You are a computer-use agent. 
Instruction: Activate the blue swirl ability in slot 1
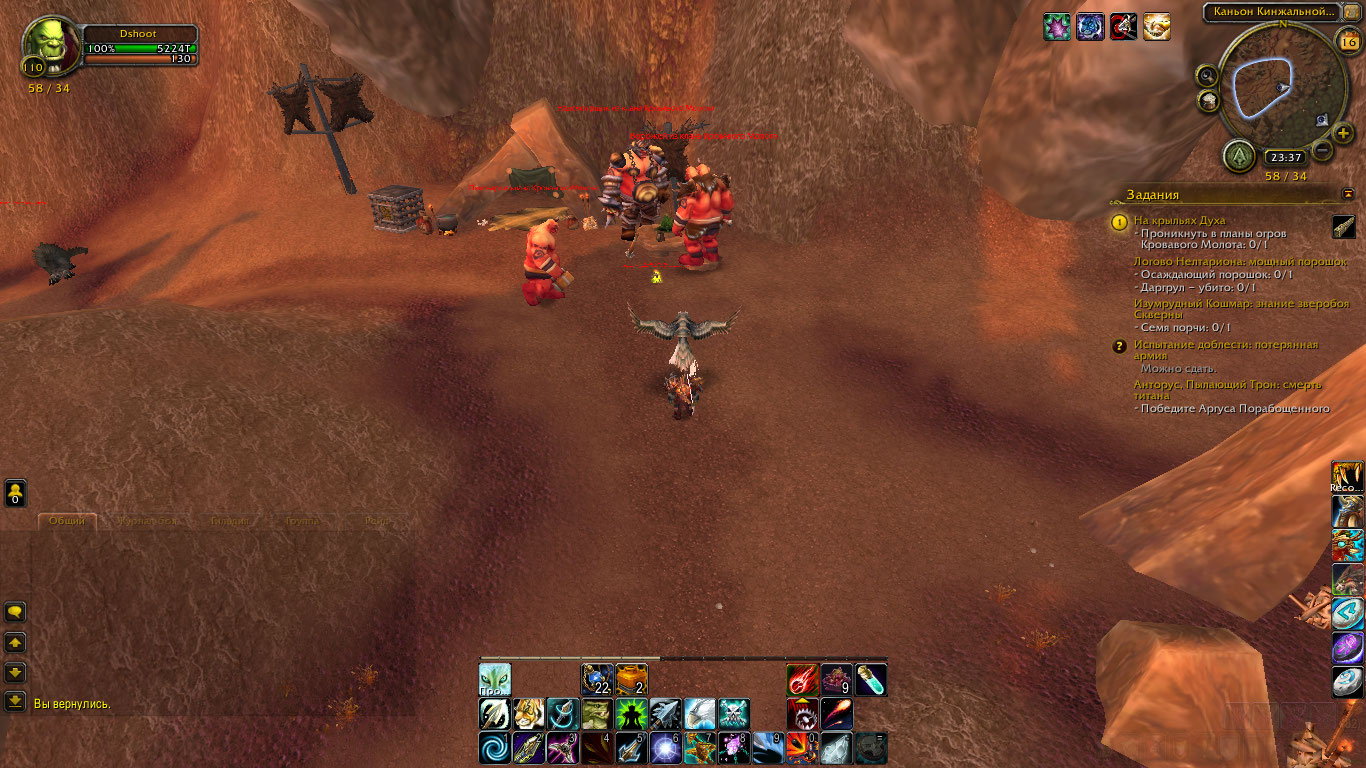pyautogui.click(x=495, y=747)
